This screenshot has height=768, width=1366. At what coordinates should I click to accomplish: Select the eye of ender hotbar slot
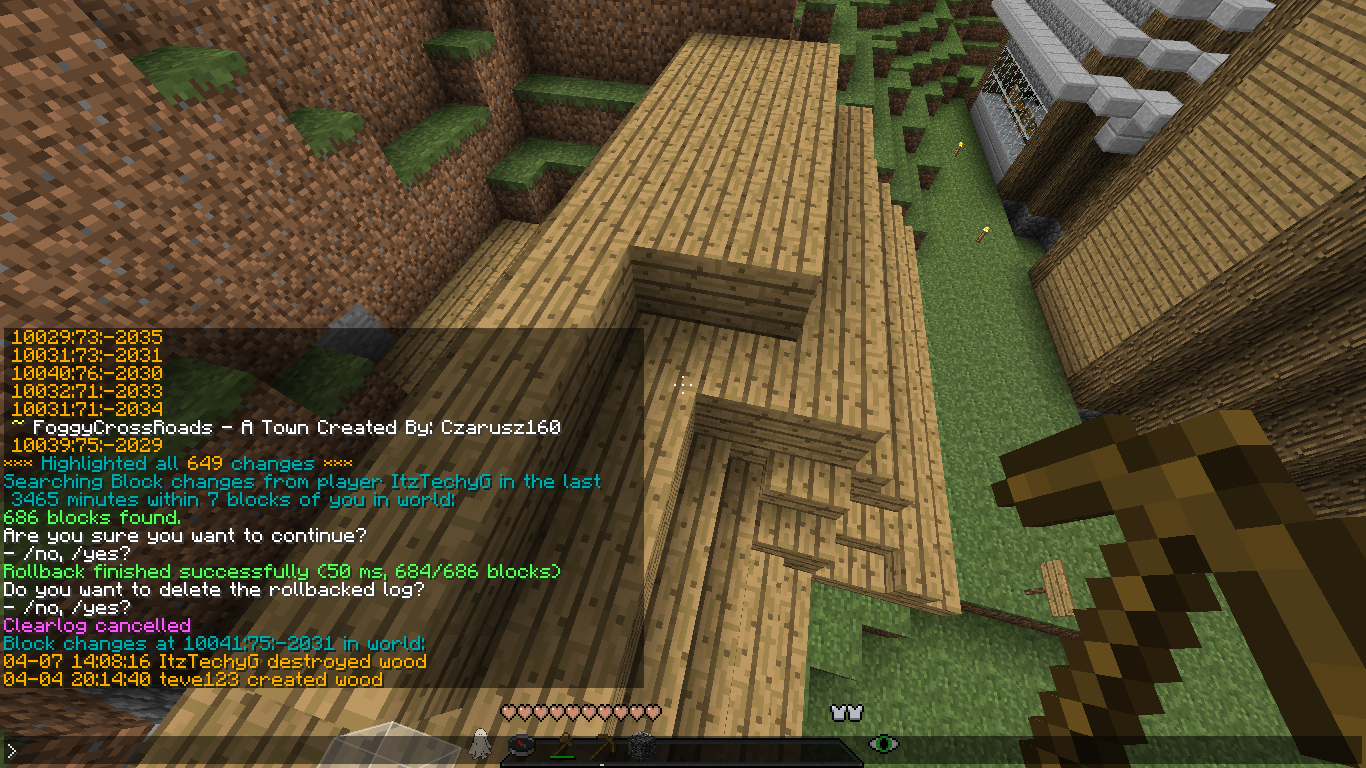(883, 744)
